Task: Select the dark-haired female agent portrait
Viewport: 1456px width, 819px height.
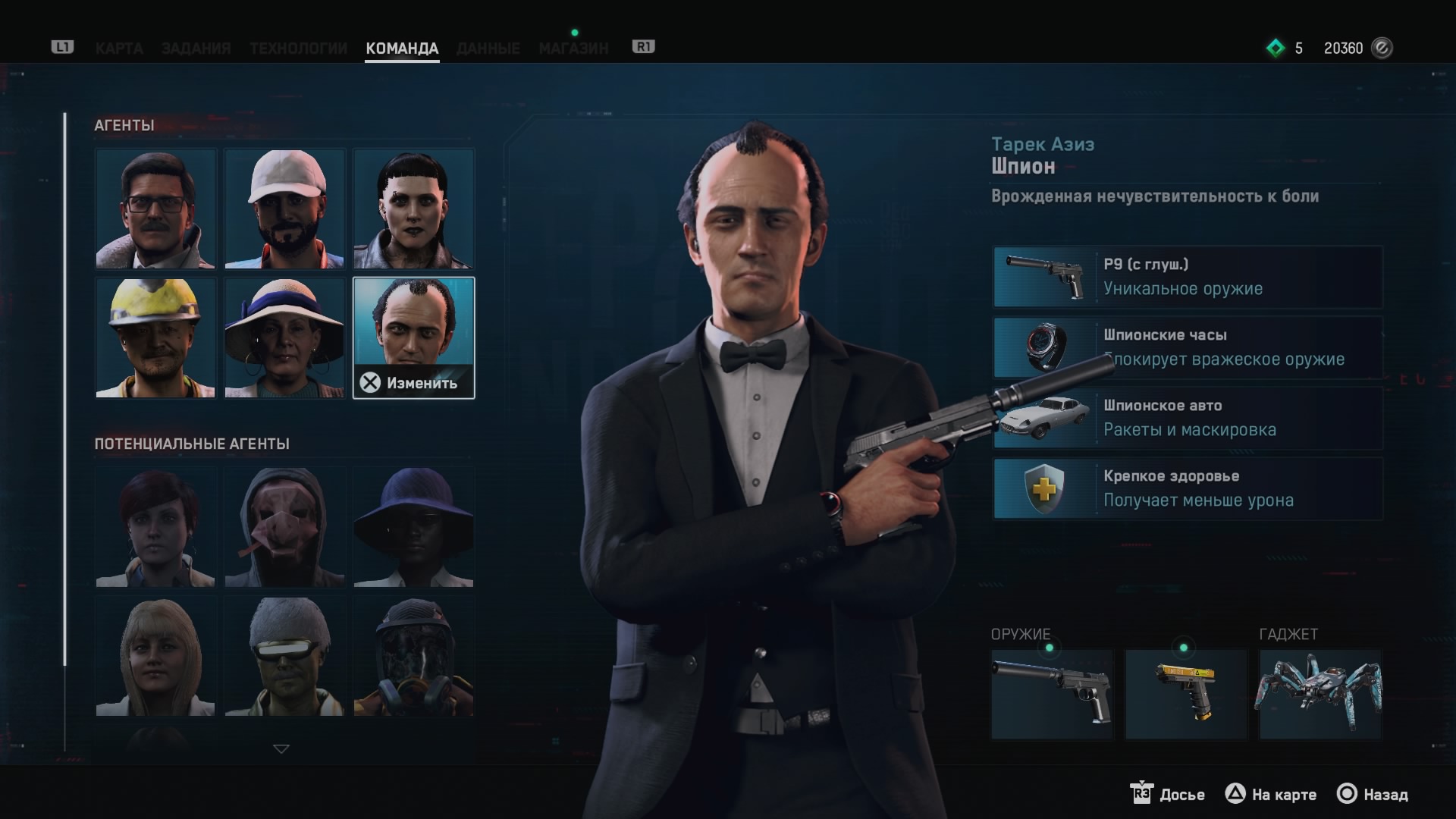Action: click(x=413, y=209)
